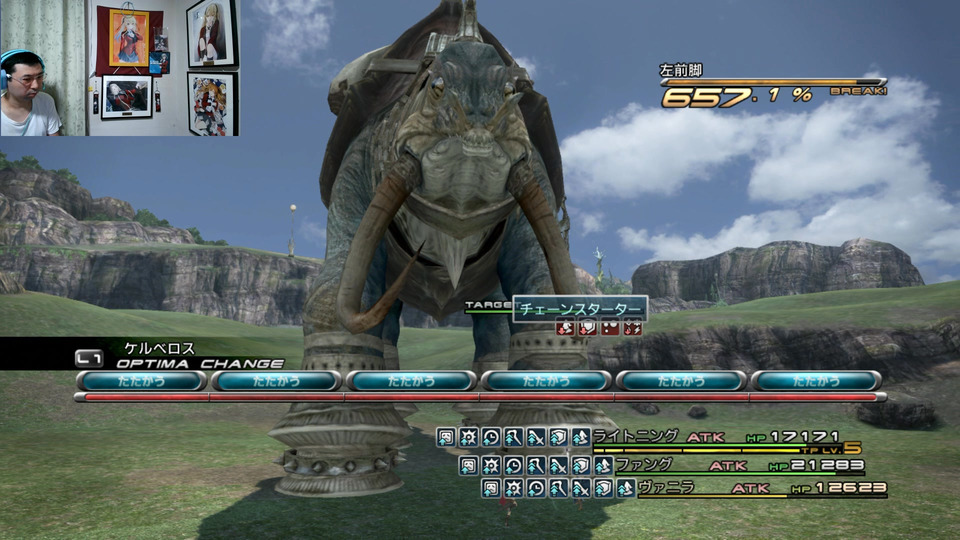Select the チェーンスターター tooltip box
This screenshot has width=960, height=540.
pyautogui.click(x=580, y=309)
